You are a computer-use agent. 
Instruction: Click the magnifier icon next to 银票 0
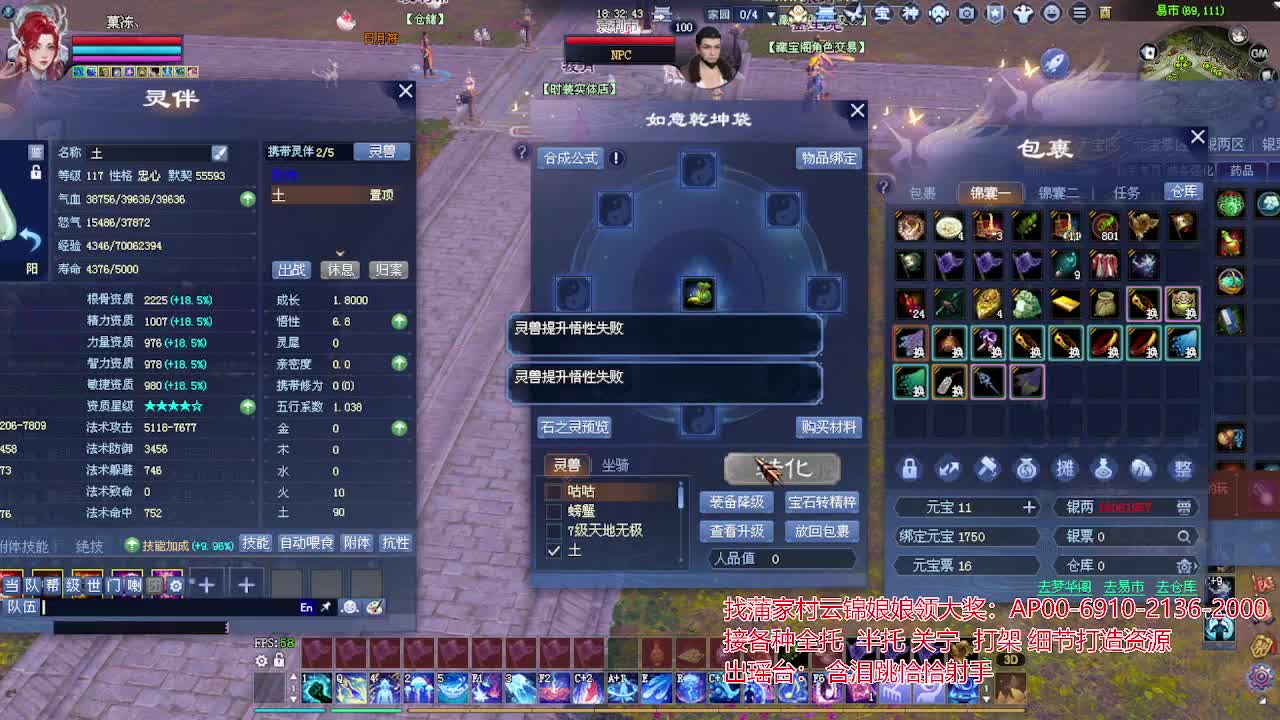[x=1184, y=536]
